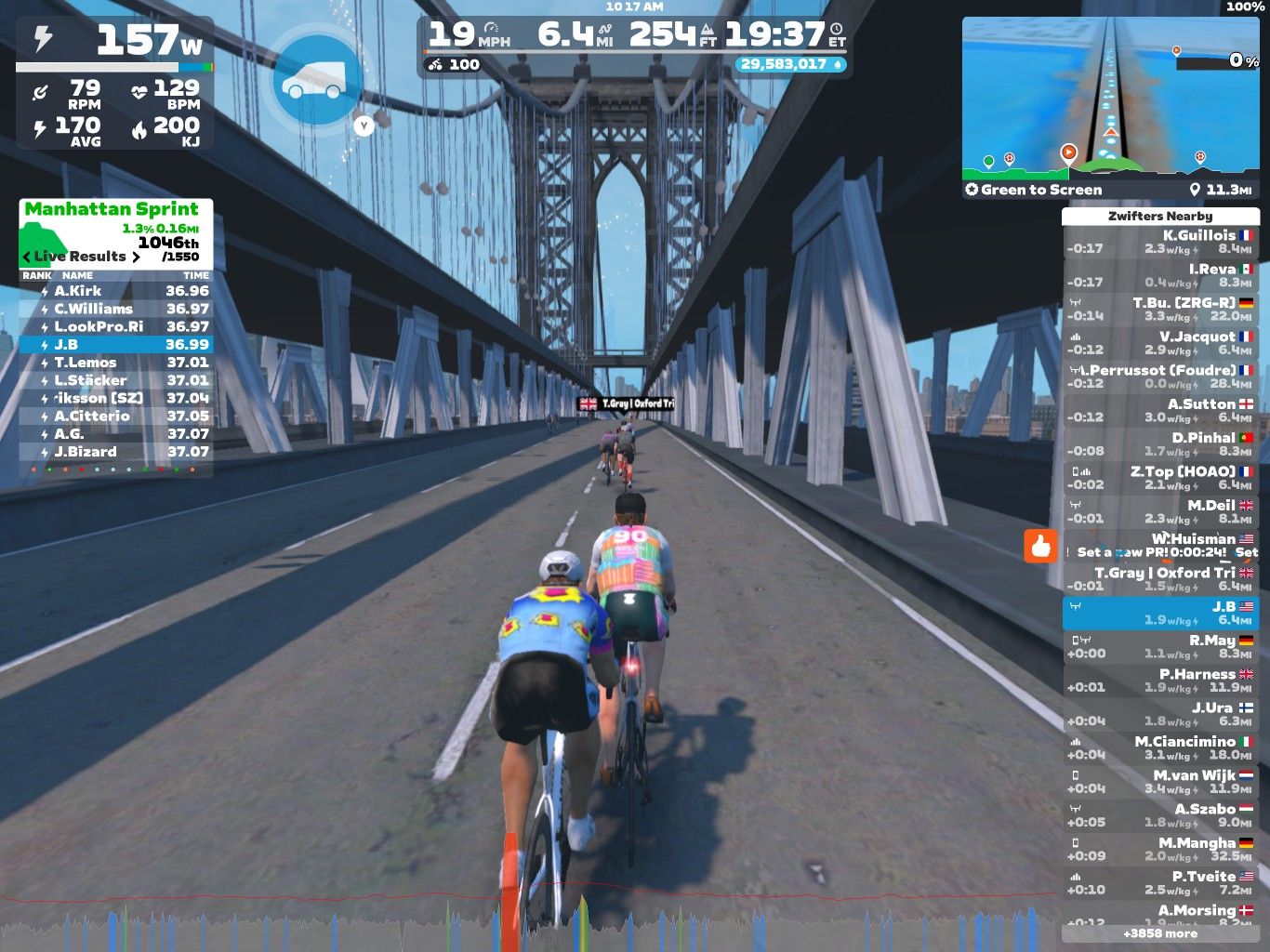Pick D.Pinhal from Zwifters Nearby
Viewport: 1270px width, 952px height.
click(1160, 444)
